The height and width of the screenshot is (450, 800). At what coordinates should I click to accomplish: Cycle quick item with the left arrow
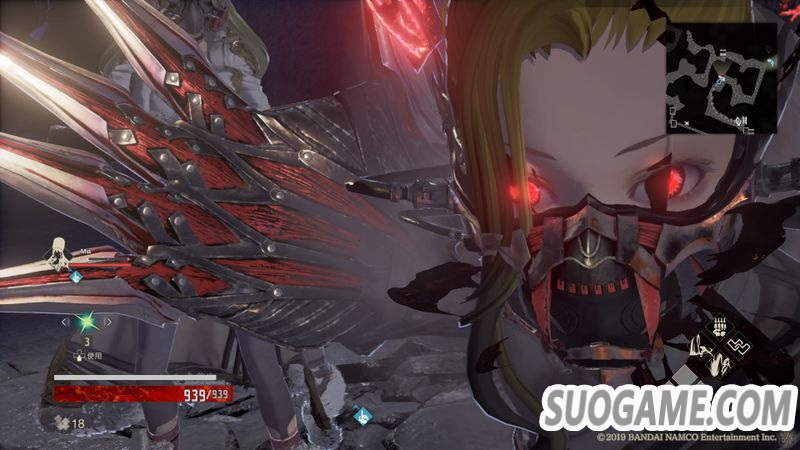pyautogui.click(x=66, y=322)
